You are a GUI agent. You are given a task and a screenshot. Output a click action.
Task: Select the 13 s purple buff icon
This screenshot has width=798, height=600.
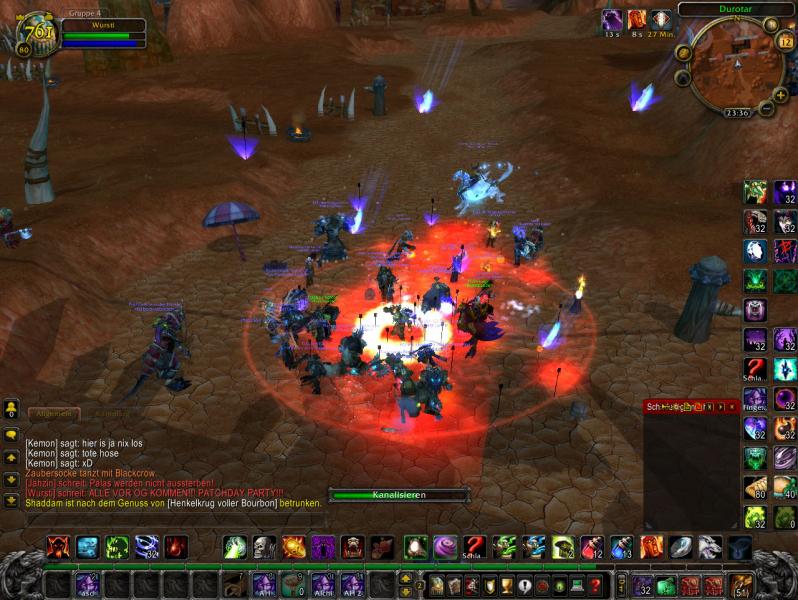[611, 19]
